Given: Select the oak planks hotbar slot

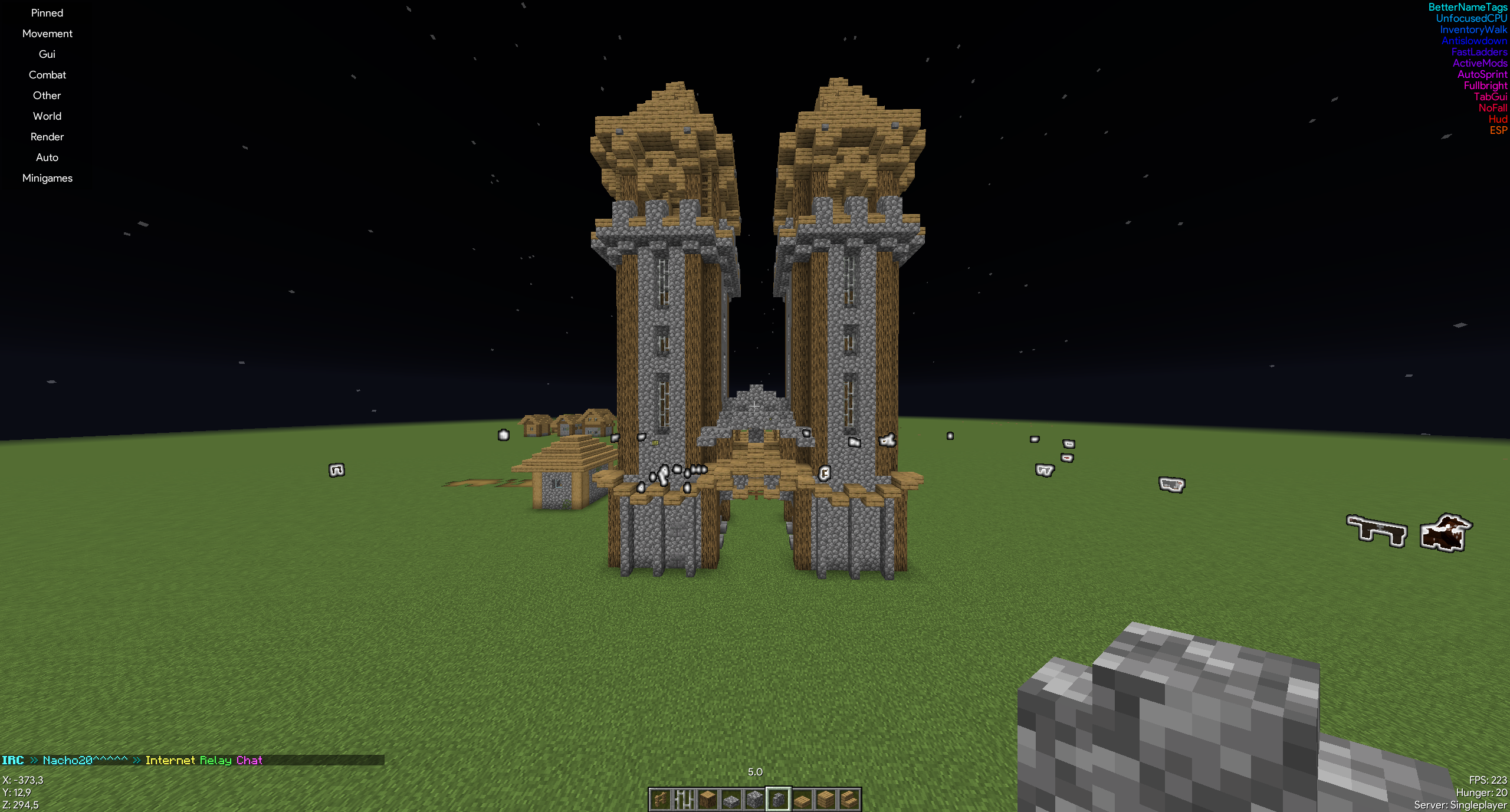Looking at the screenshot, I should 826,800.
